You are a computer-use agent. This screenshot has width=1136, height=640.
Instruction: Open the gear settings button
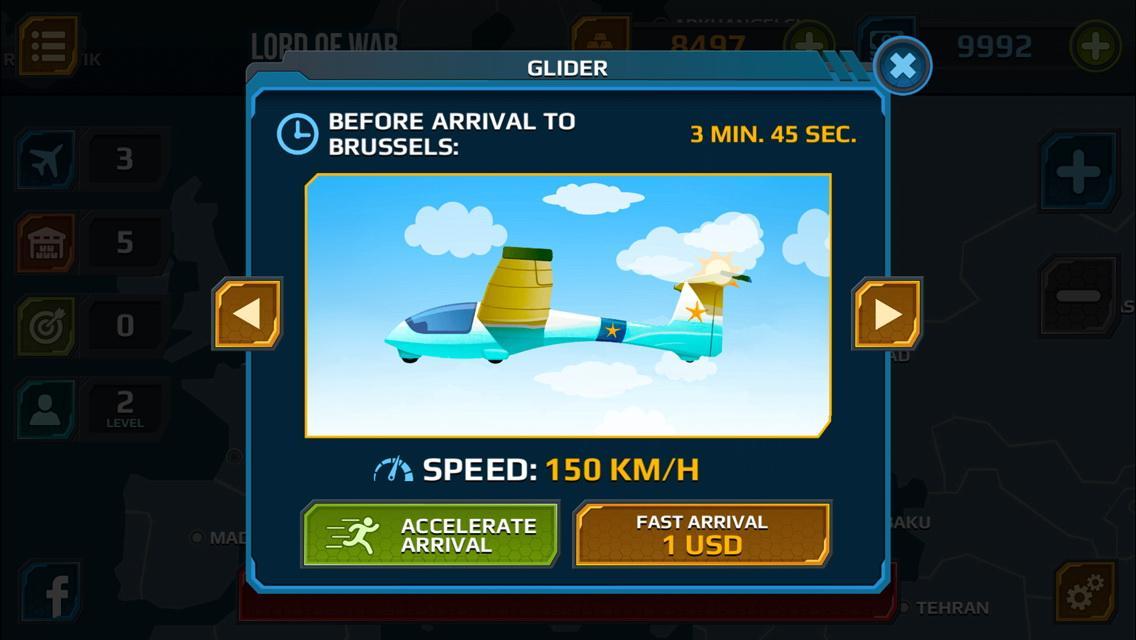coord(1085,595)
